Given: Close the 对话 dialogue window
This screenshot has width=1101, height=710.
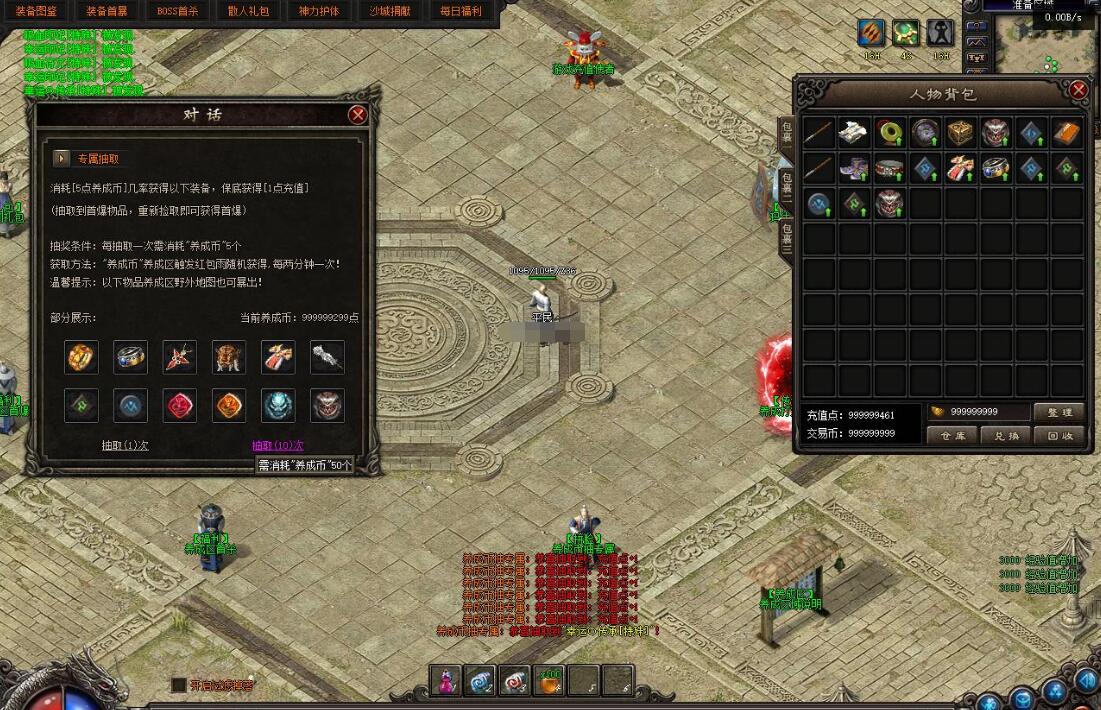Looking at the screenshot, I should [357, 115].
